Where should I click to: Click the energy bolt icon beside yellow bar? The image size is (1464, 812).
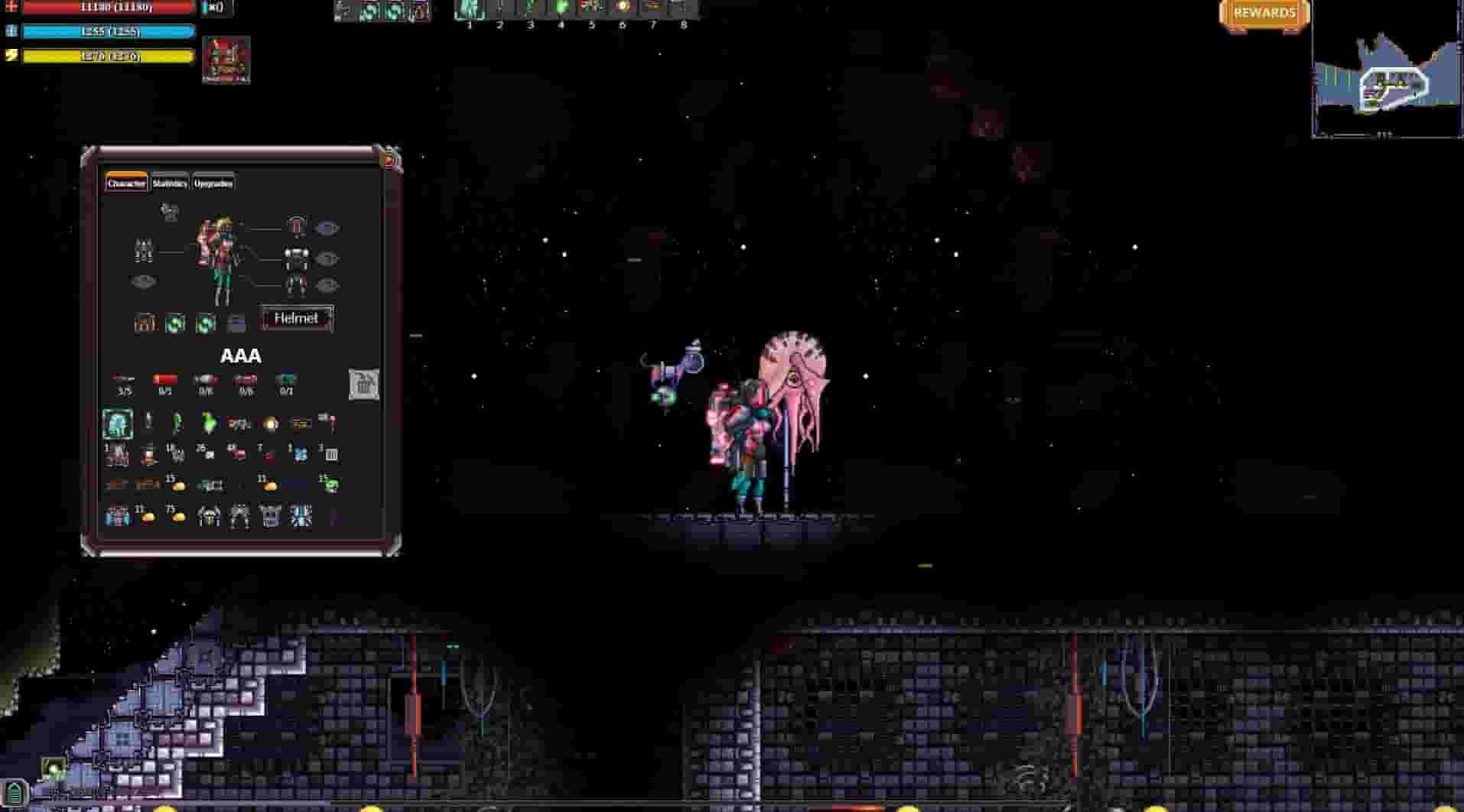[x=11, y=54]
